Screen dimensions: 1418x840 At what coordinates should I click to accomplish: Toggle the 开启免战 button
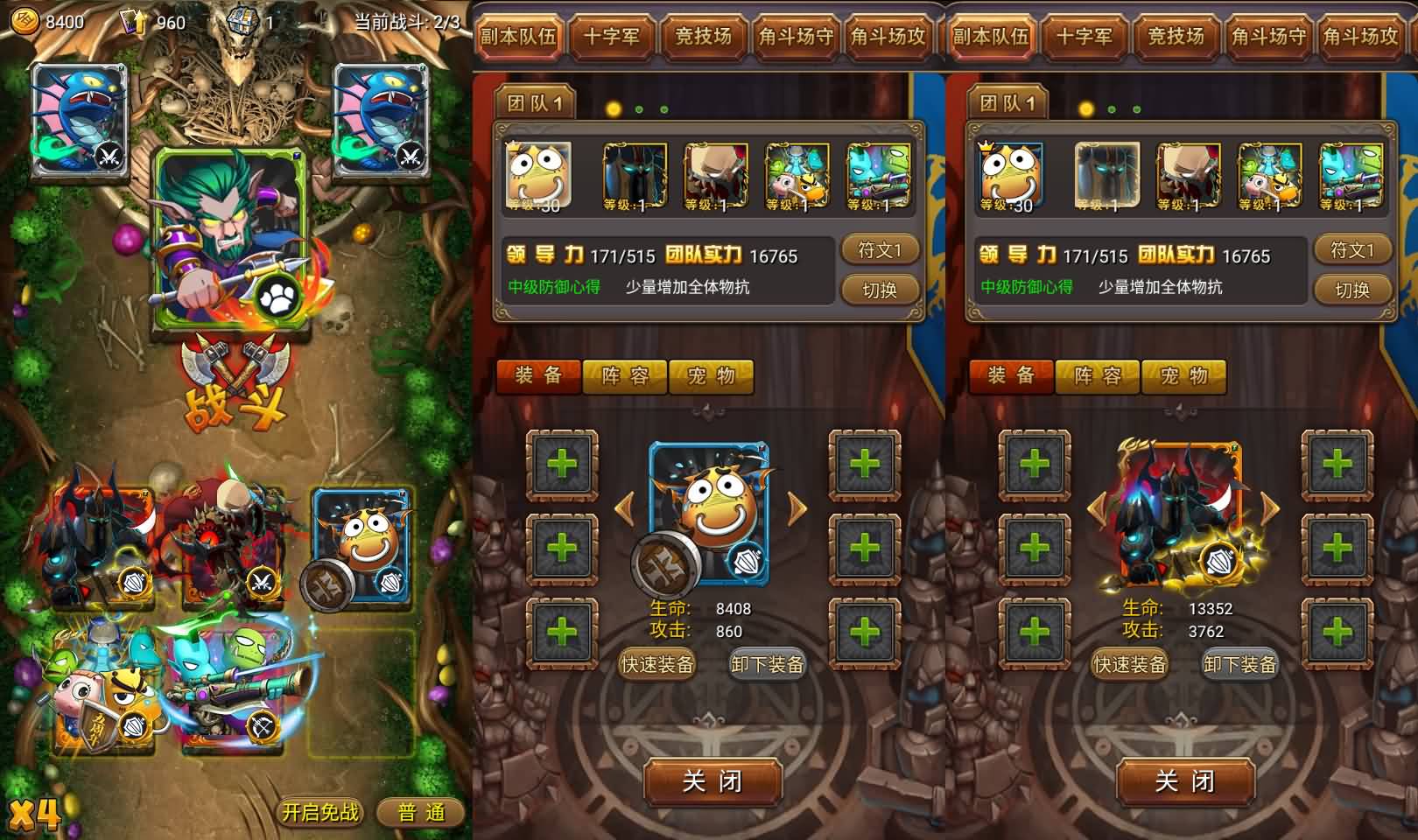coord(320,812)
